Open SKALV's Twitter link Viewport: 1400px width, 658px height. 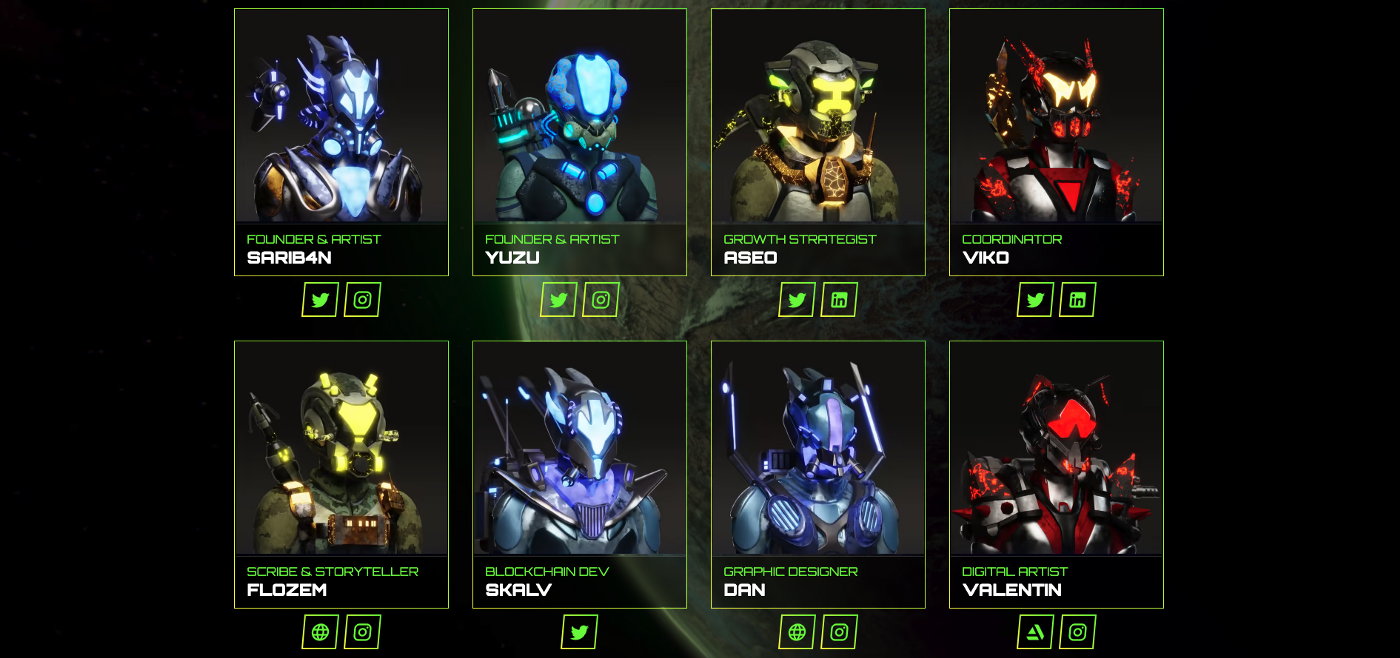point(579,632)
